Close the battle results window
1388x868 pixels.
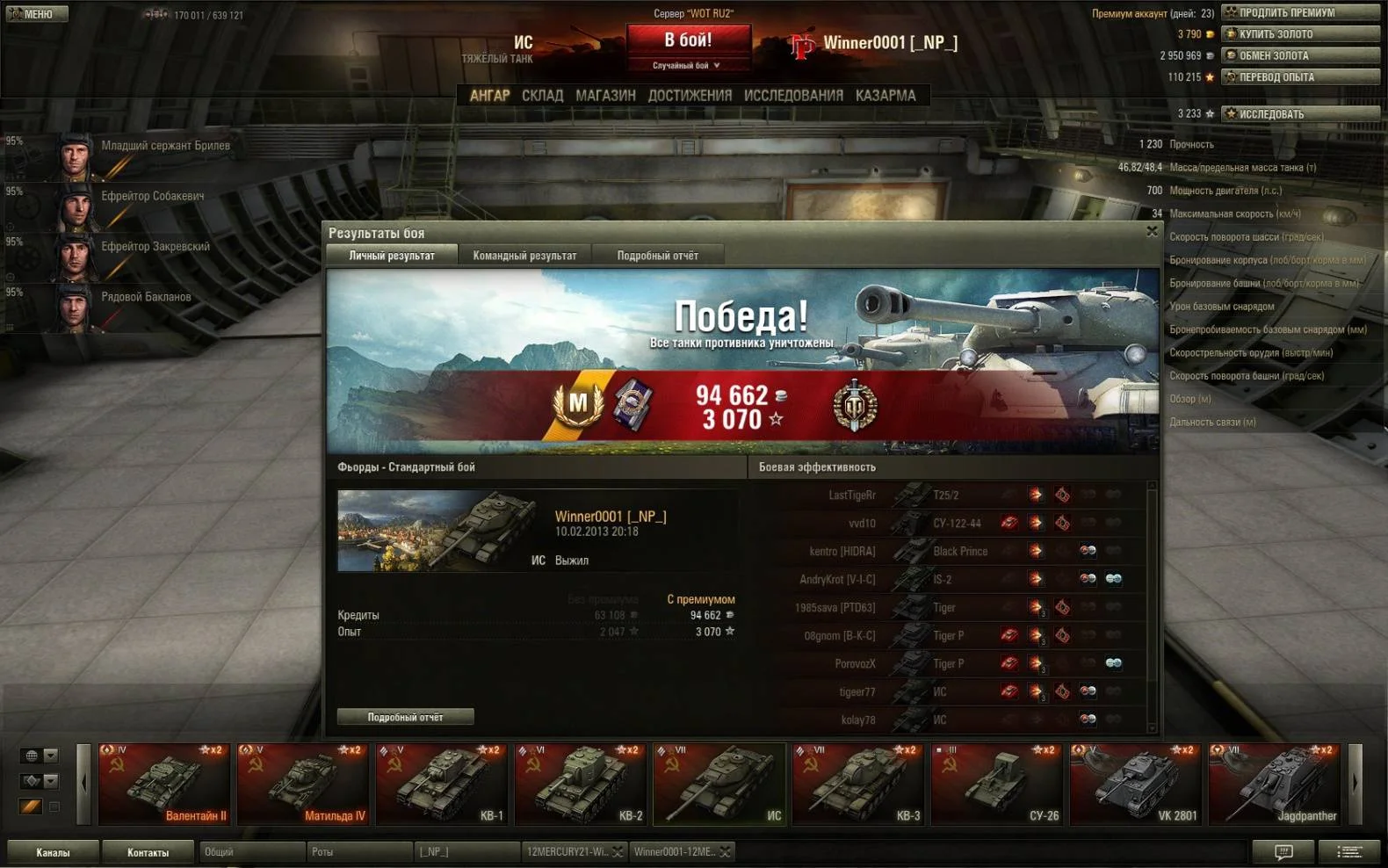tap(1152, 232)
